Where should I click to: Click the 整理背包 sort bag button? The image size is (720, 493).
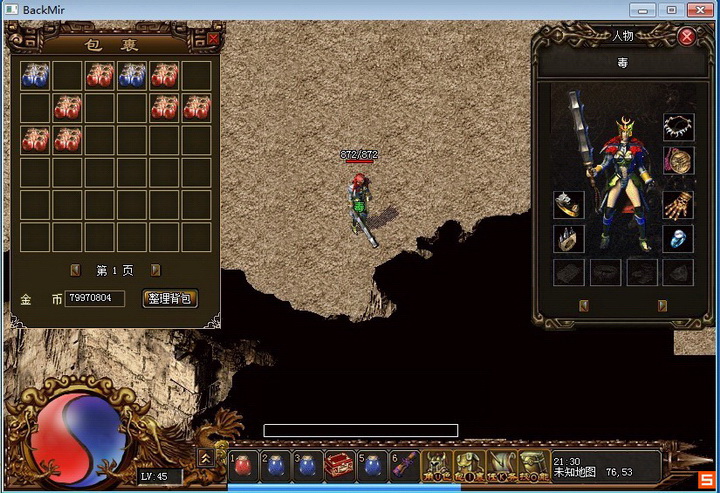click(171, 298)
